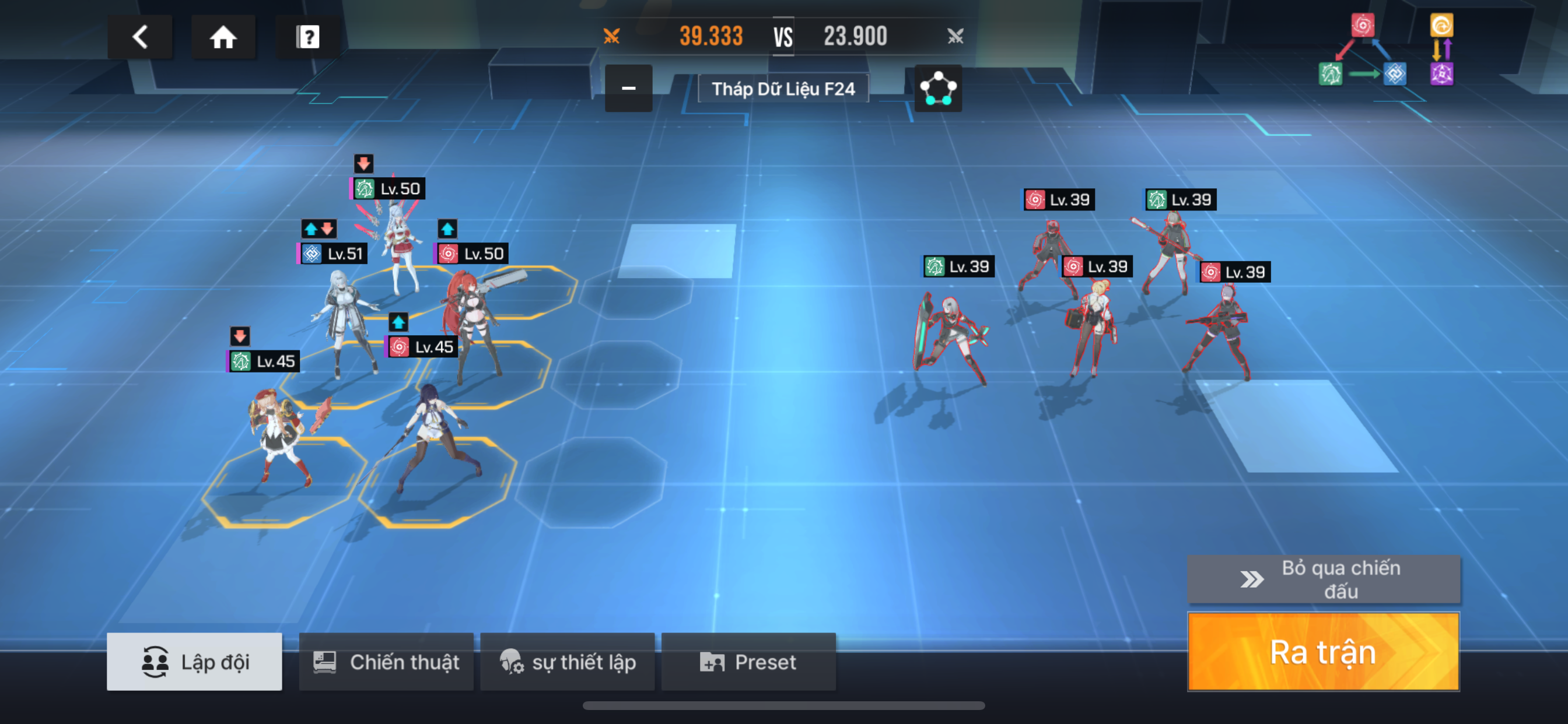Go back with the arrow button

coord(140,37)
